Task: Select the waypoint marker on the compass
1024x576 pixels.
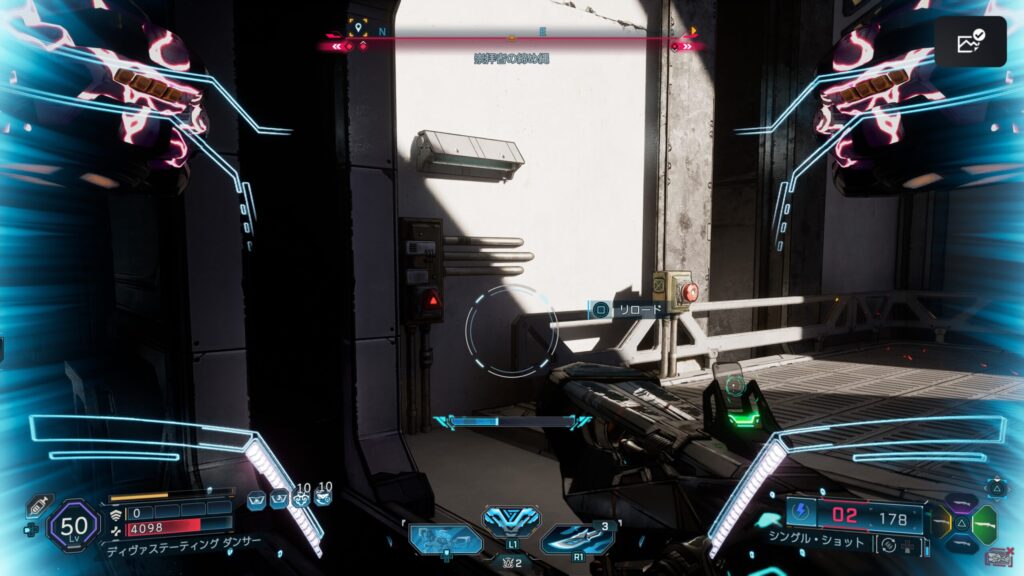Action: [357, 27]
